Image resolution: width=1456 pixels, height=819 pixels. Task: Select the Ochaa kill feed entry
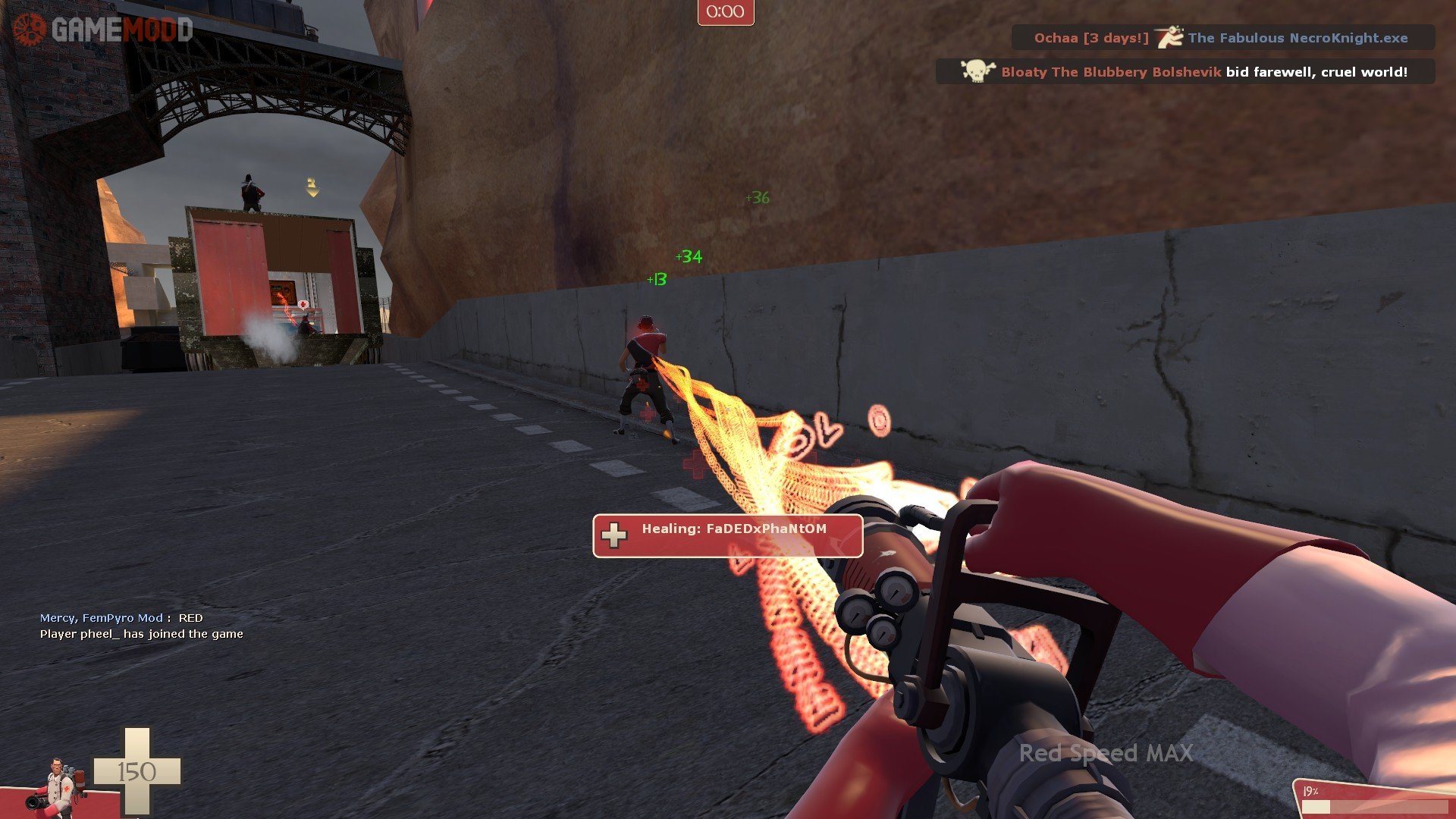tap(1222, 38)
